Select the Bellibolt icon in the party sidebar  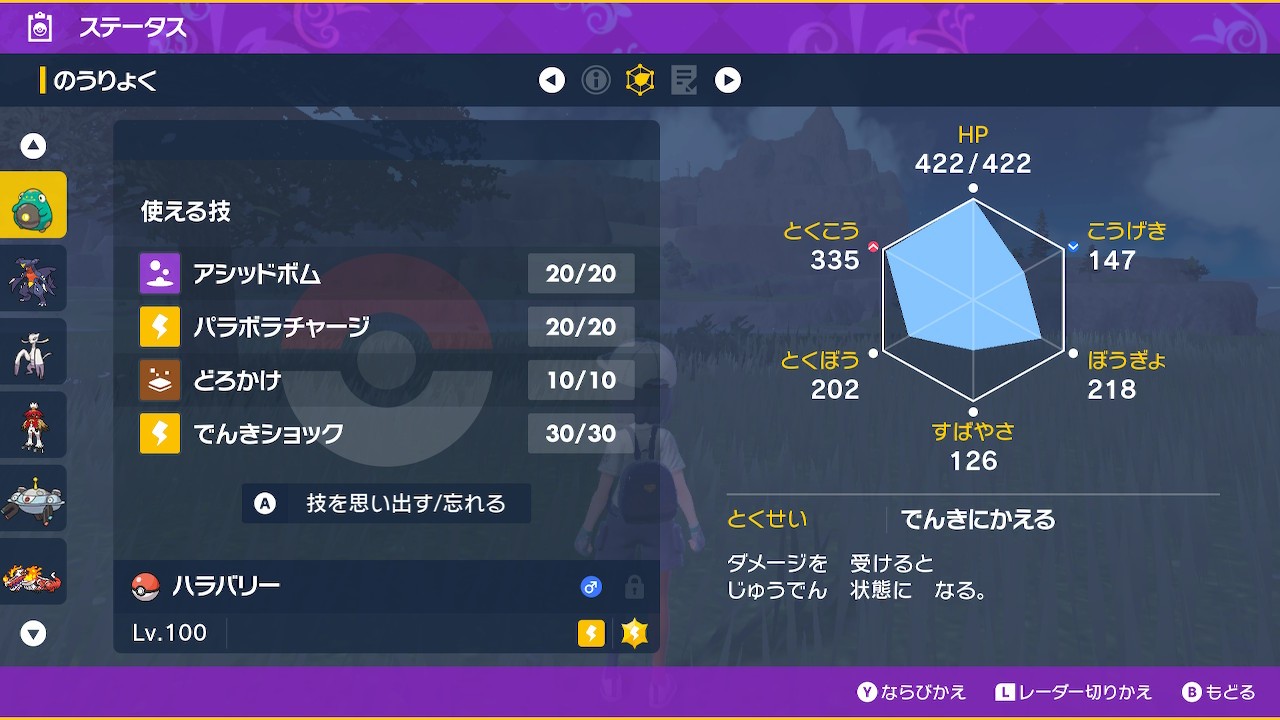point(33,204)
